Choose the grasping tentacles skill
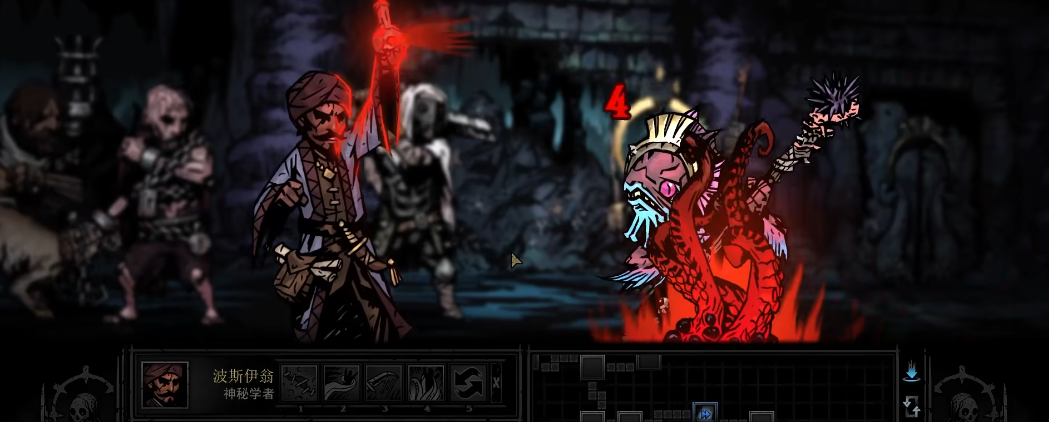The image size is (1049, 422). (426, 383)
